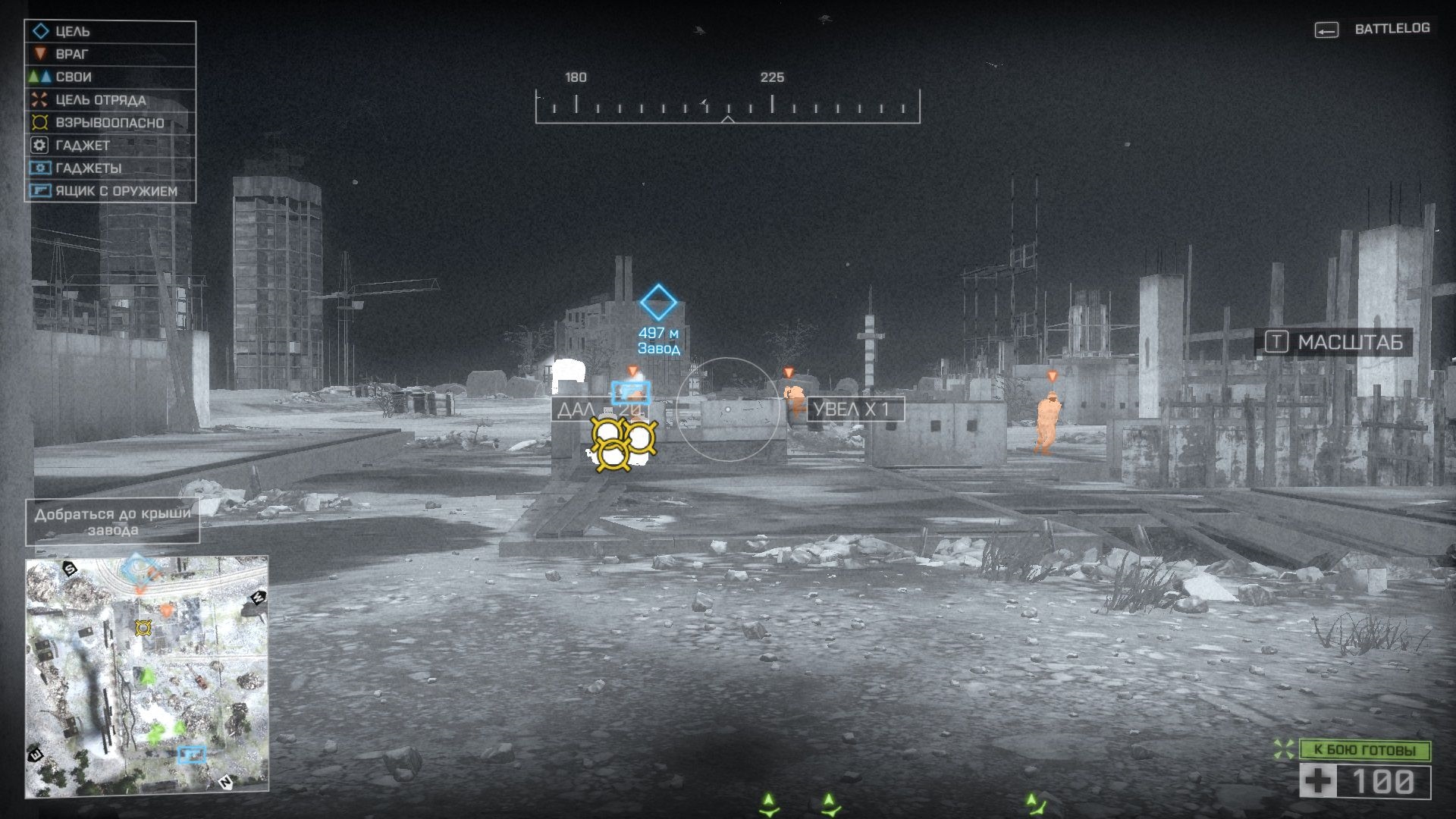This screenshot has height=819, width=1456.
Task: Click the objective tracker about the factory roof
Action: click(x=113, y=522)
